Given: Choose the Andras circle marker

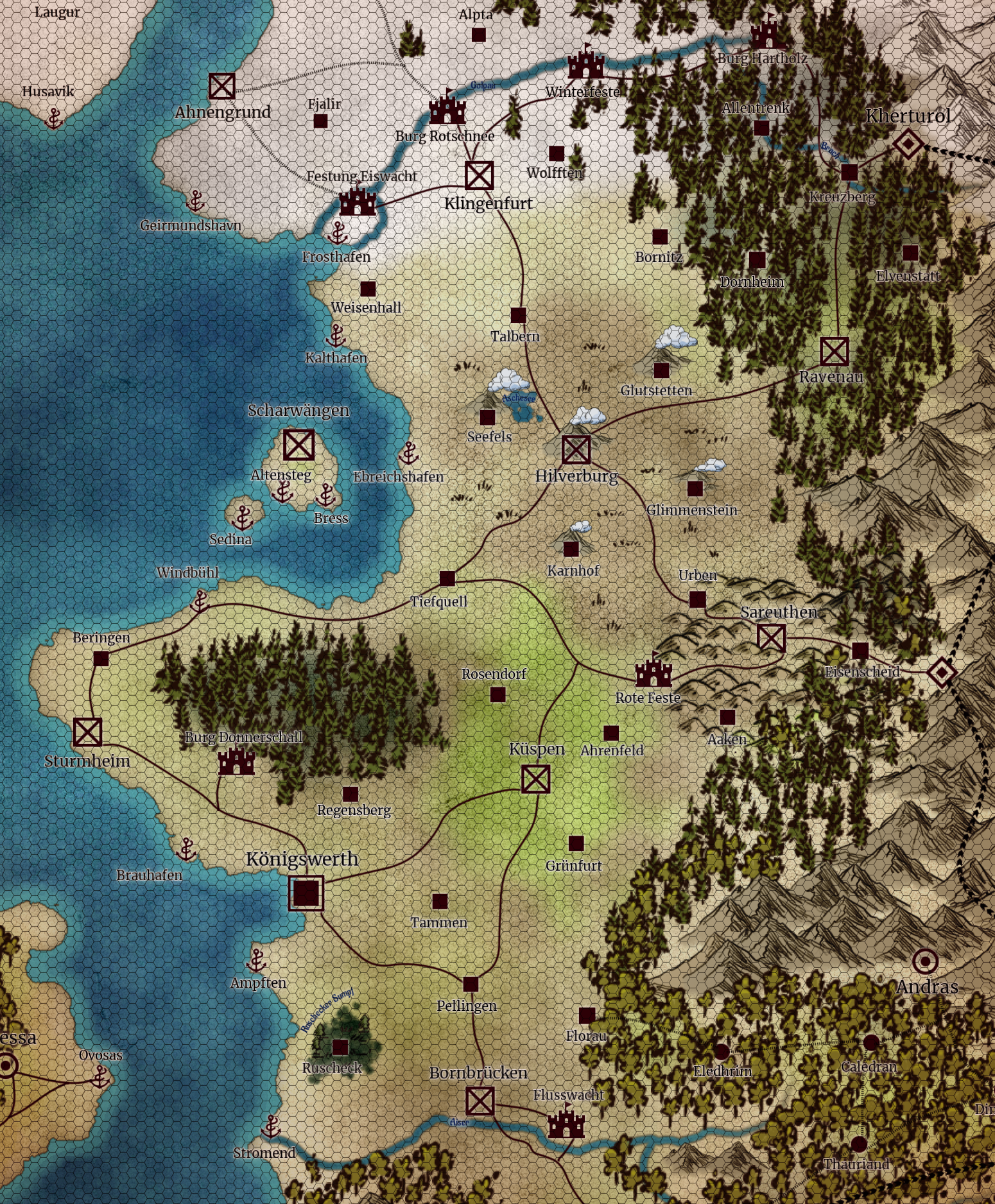Looking at the screenshot, I should coord(925,961).
